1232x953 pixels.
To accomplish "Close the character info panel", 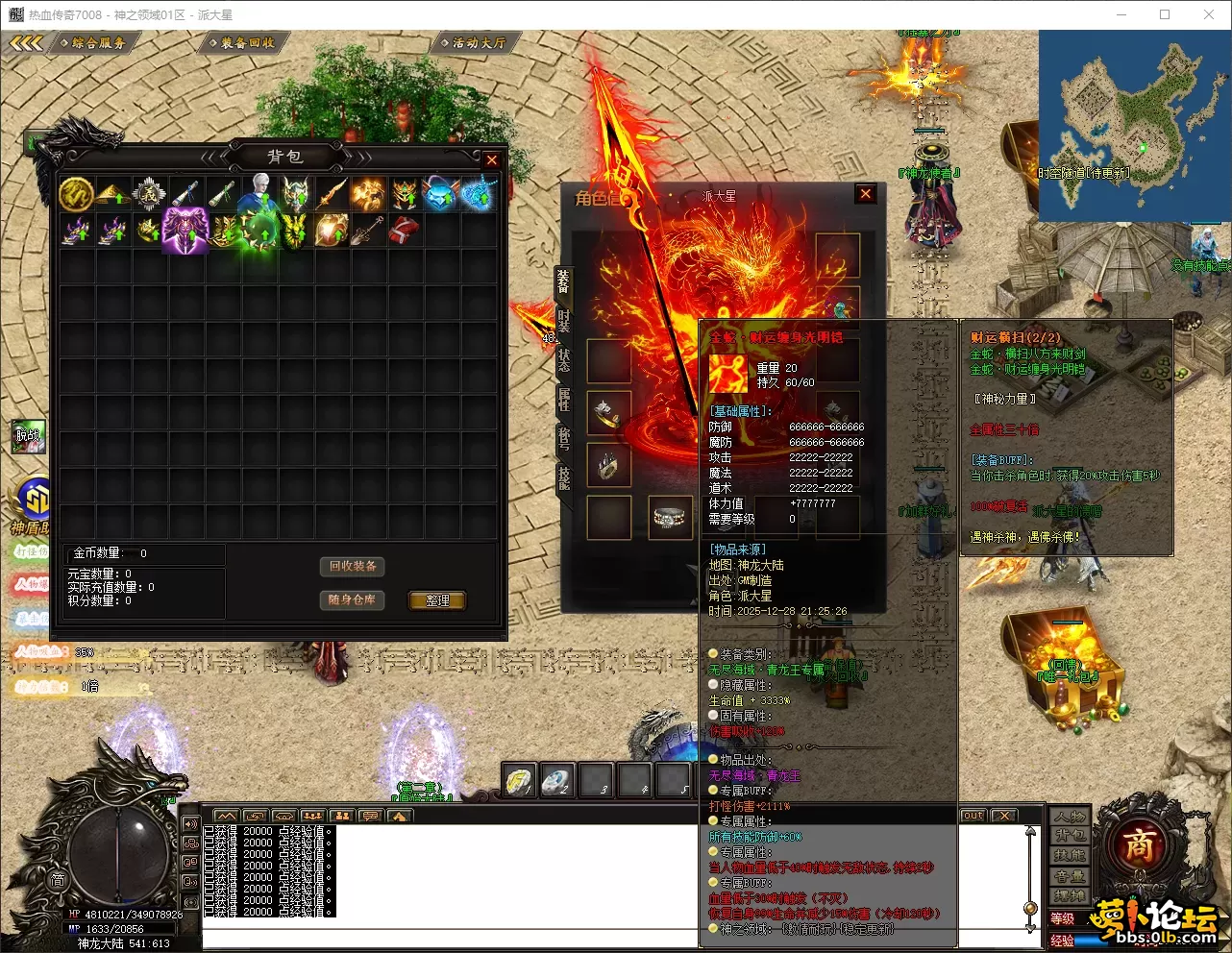I will (x=866, y=194).
